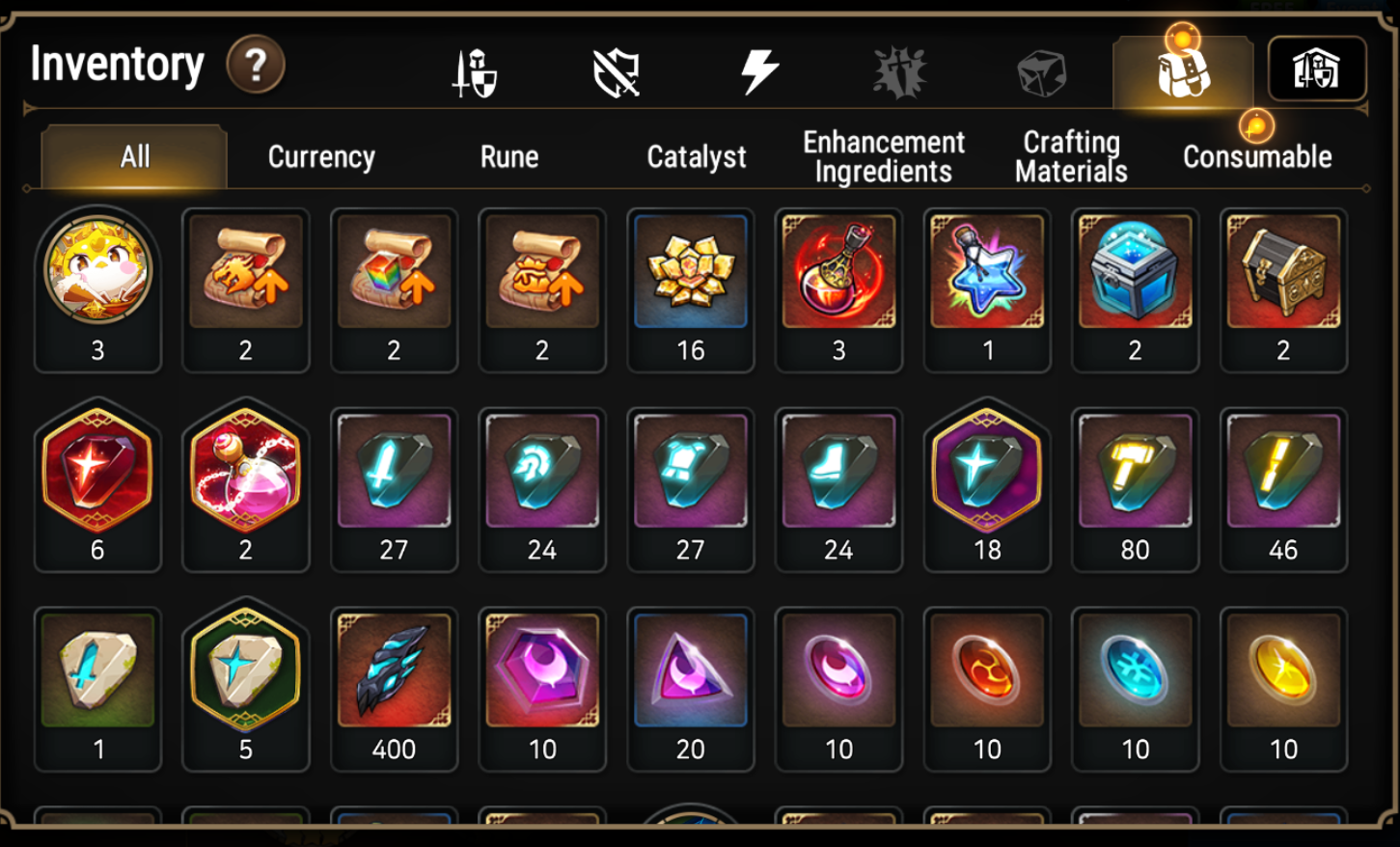Switch to the Currency tab
Viewport: 1400px width, 847px height.
[x=320, y=157]
